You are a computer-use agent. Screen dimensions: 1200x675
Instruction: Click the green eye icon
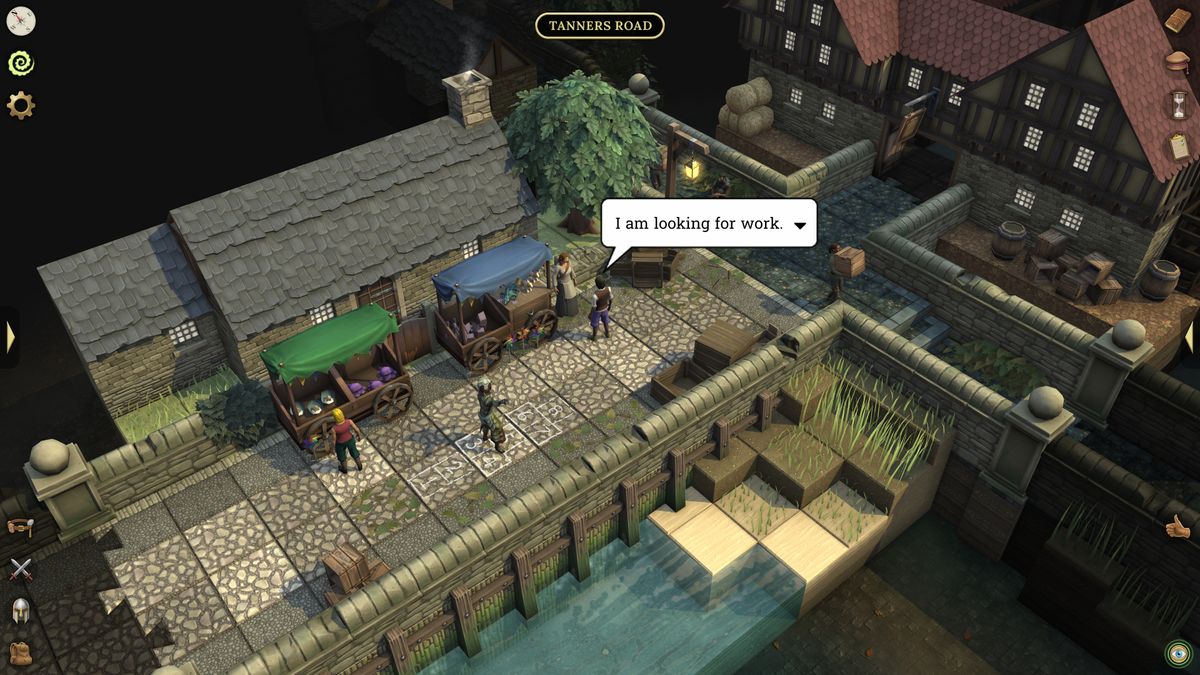tap(1178, 654)
